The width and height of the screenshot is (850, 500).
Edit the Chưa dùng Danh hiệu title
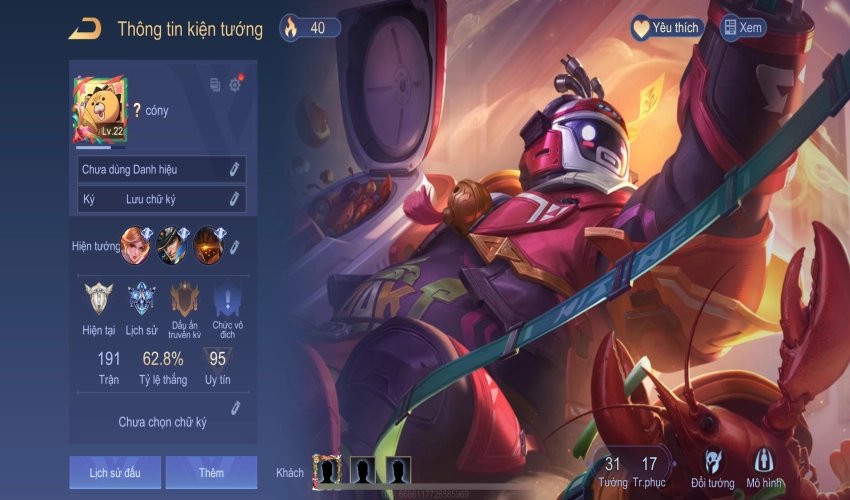click(234, 170)
